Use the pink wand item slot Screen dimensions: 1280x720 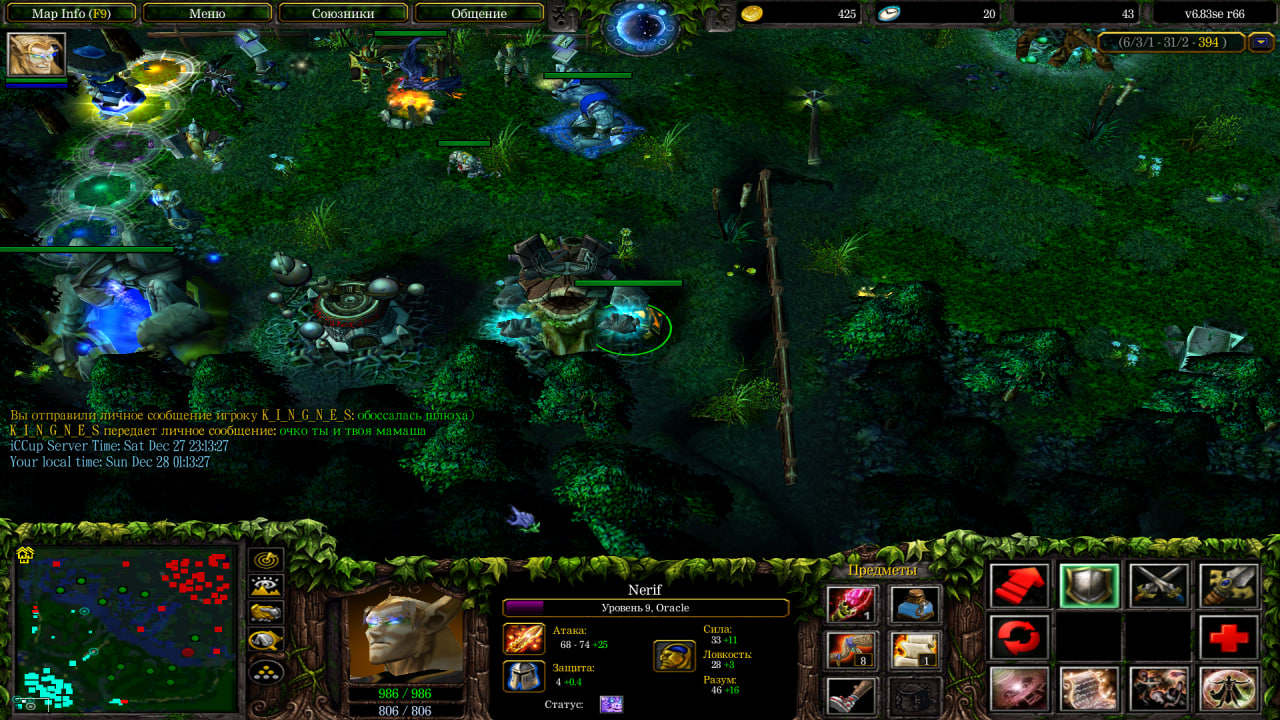(852, 604)
